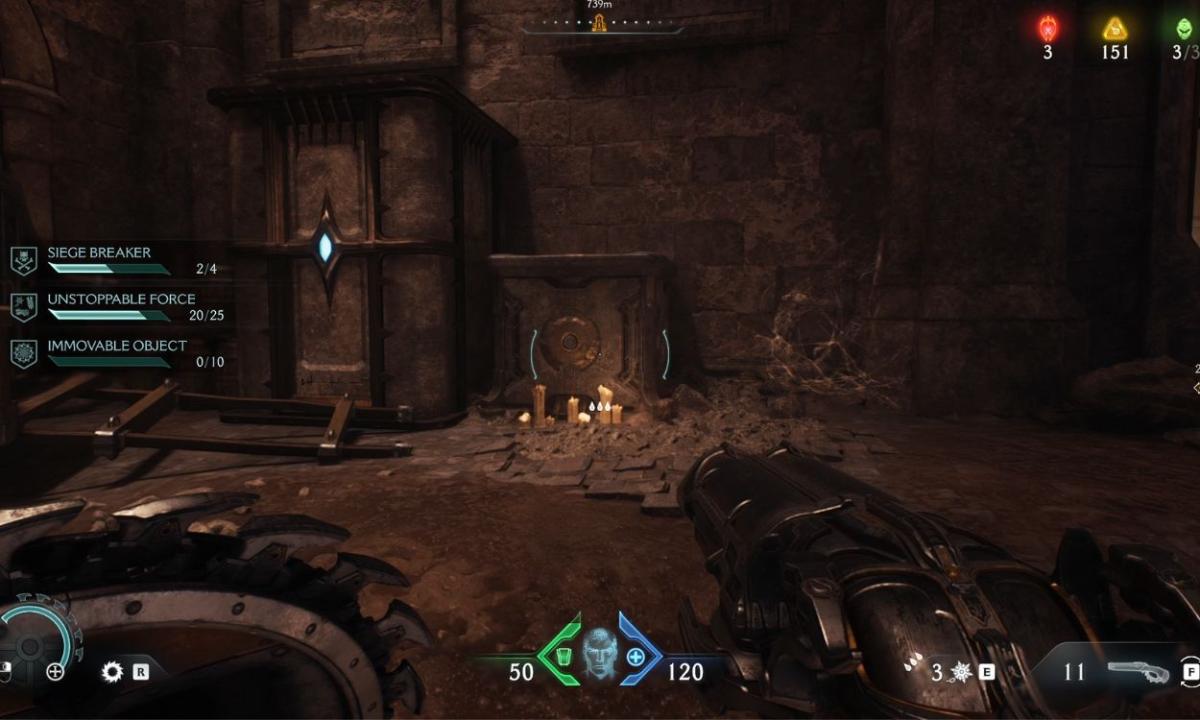Use the spiked star grenade icon
1200x720 pixels.
coord(960,672)
